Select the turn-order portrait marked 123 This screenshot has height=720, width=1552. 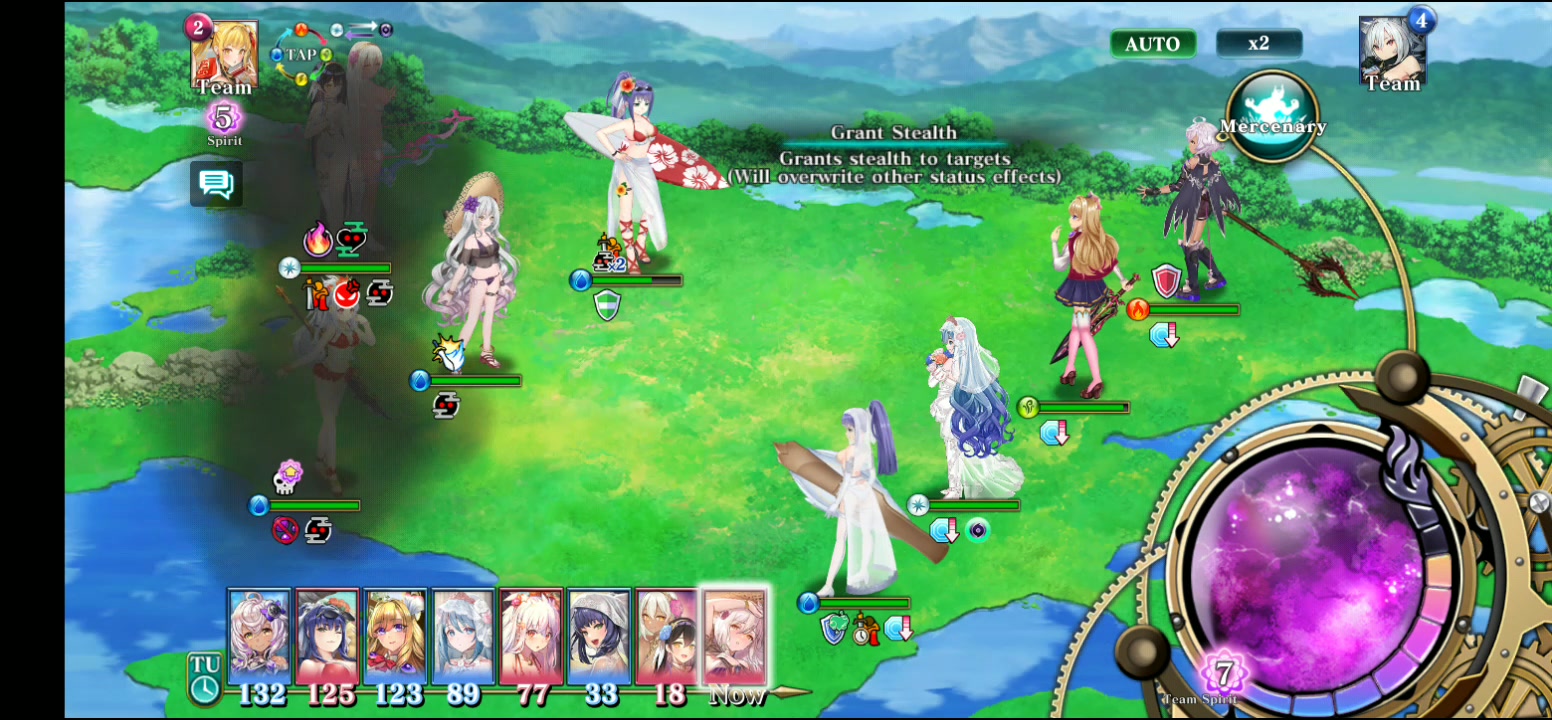[395, 636]
